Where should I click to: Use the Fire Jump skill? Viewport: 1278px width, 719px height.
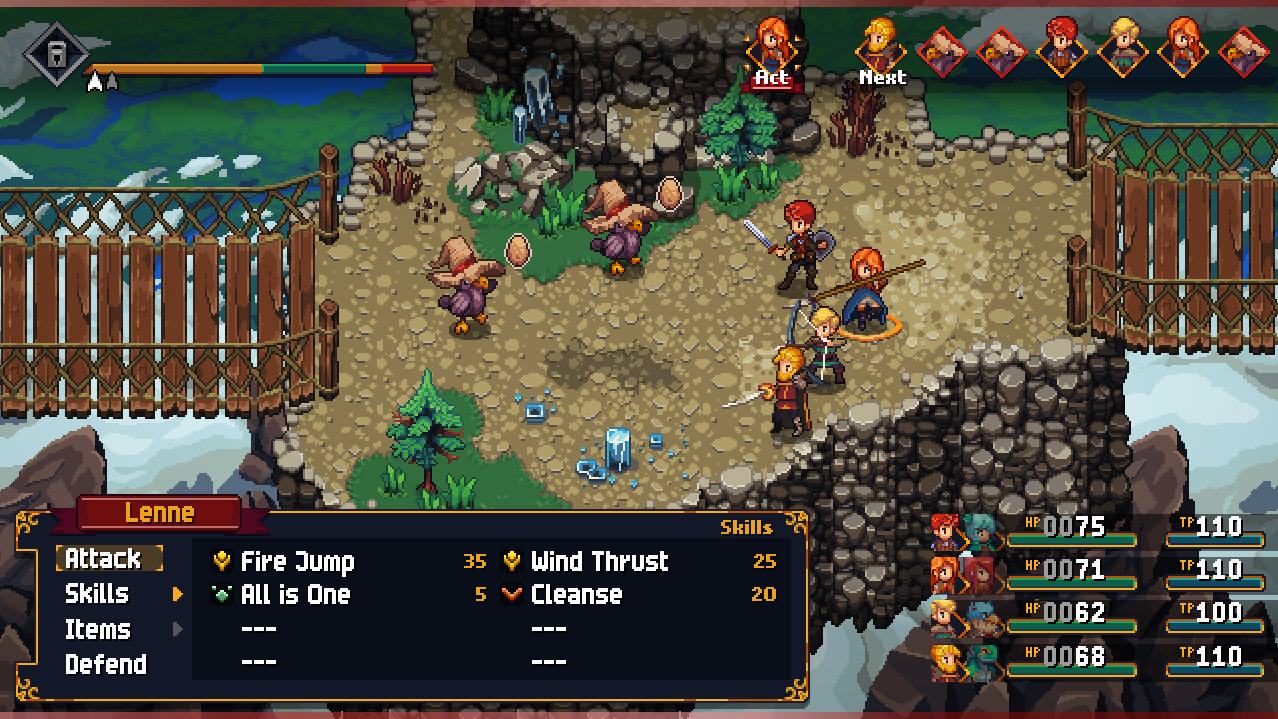[x=297, y=562]
